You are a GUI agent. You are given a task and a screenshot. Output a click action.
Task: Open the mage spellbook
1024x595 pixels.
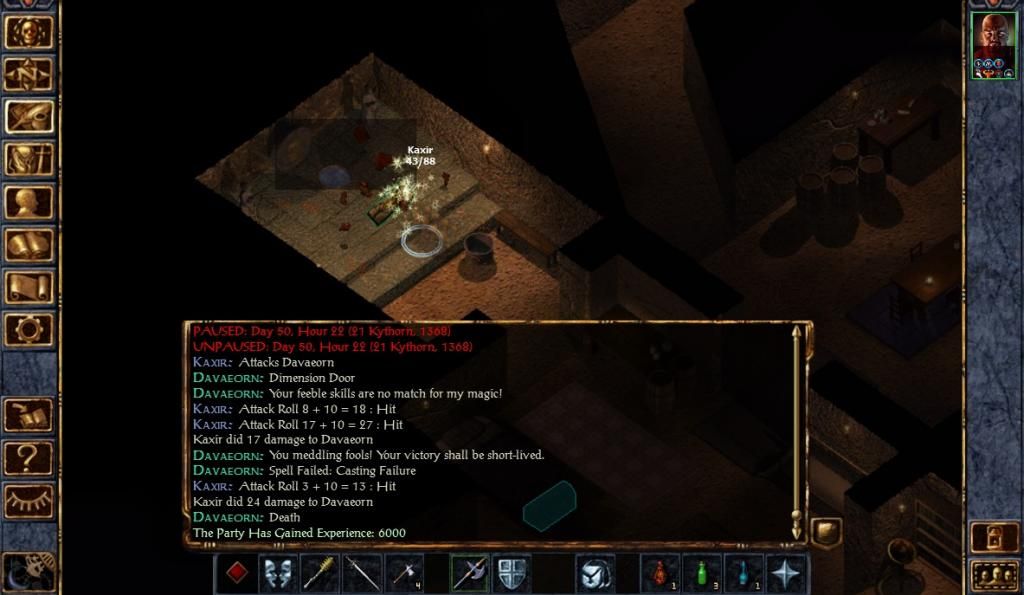29,245
